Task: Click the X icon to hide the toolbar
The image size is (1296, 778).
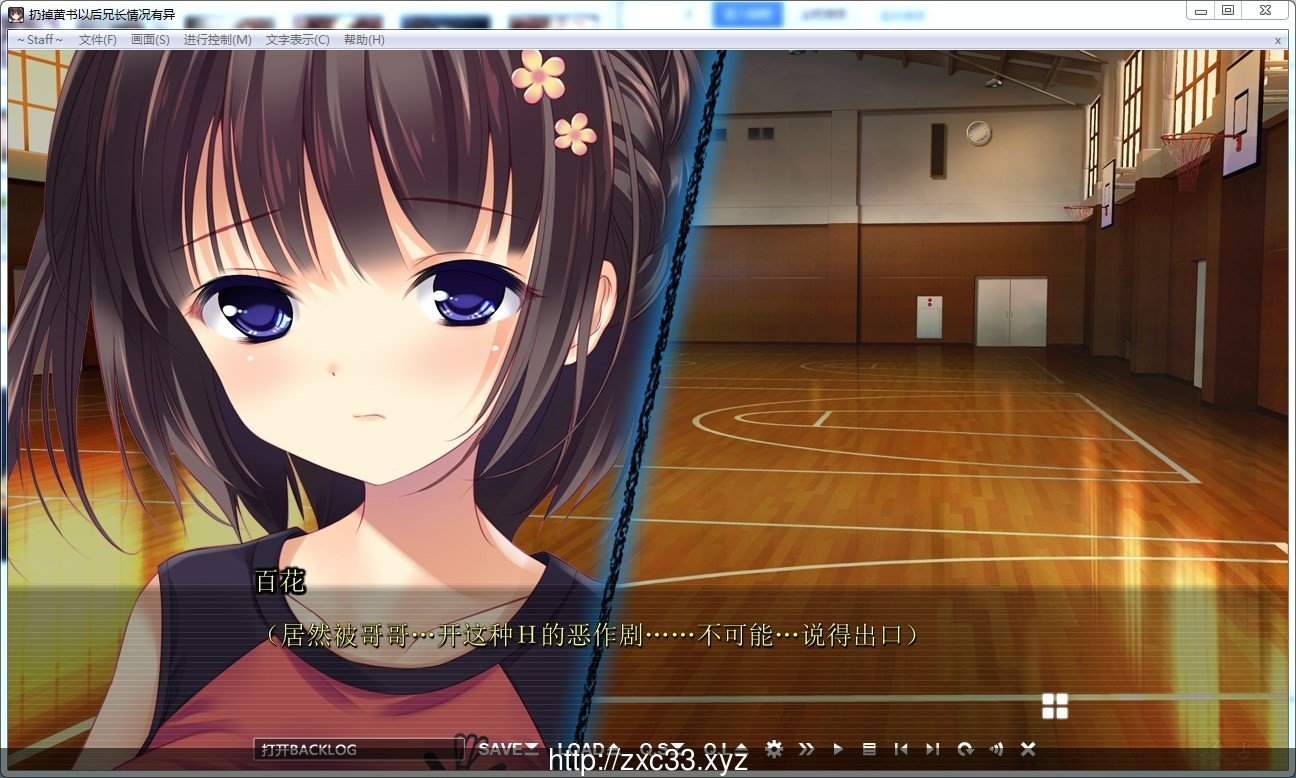Action: click(1028, 748)
